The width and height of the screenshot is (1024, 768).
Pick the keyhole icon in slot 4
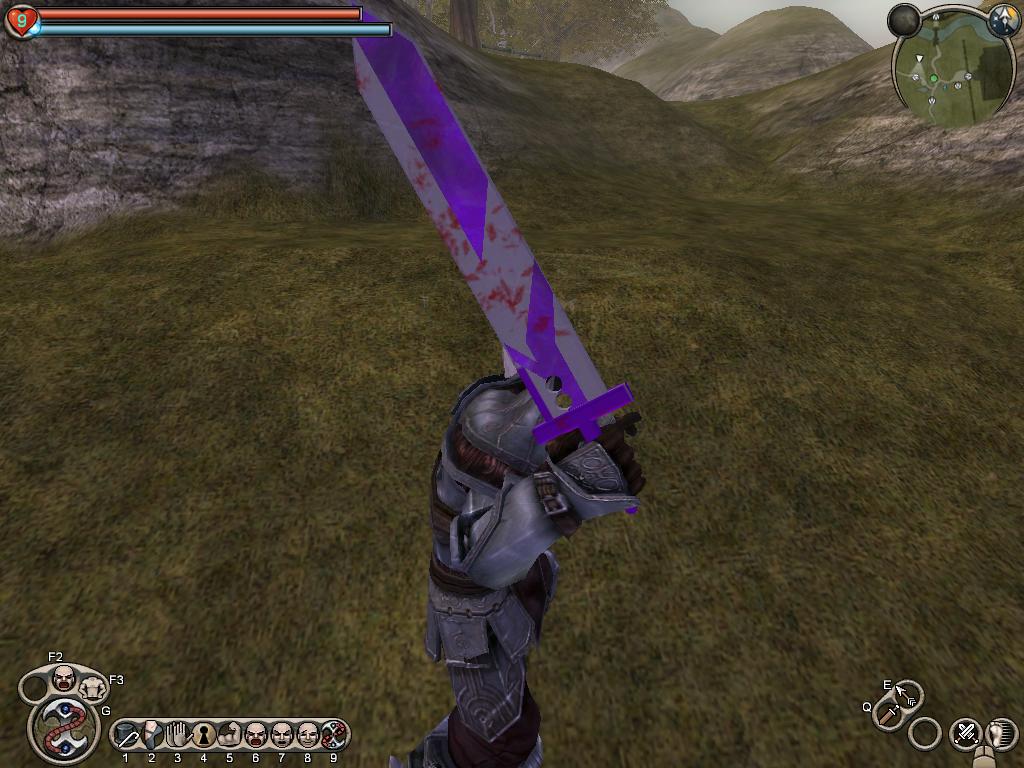[x=204, y=736]
